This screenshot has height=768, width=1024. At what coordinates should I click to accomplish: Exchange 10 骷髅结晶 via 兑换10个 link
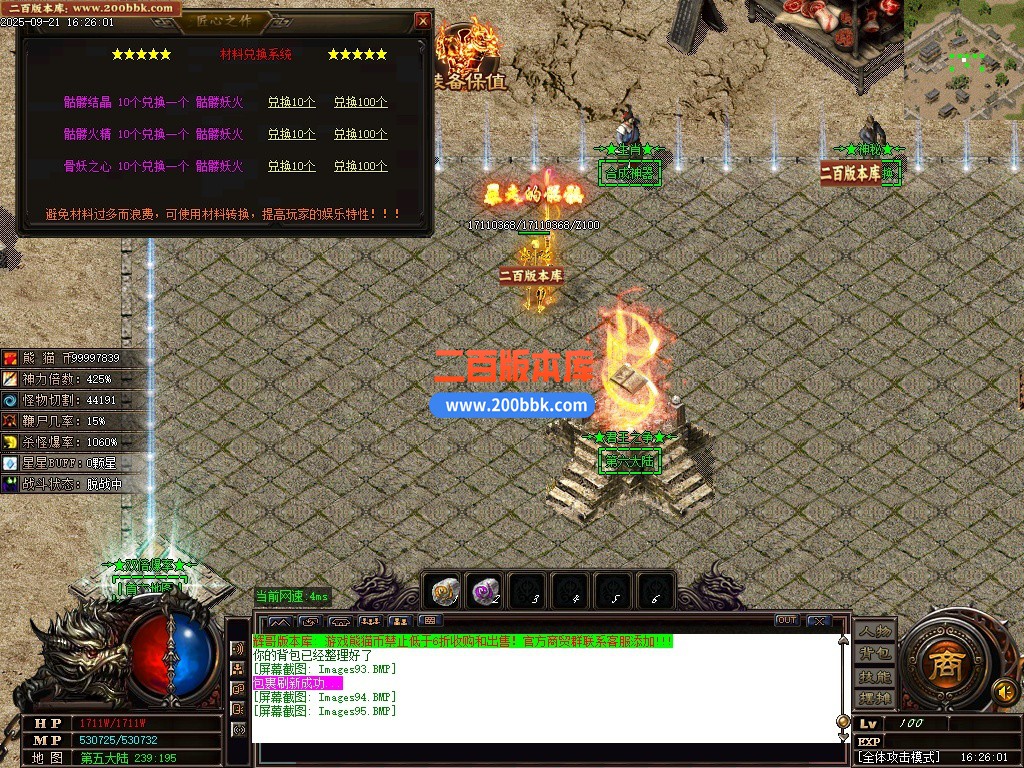(291, 102)
